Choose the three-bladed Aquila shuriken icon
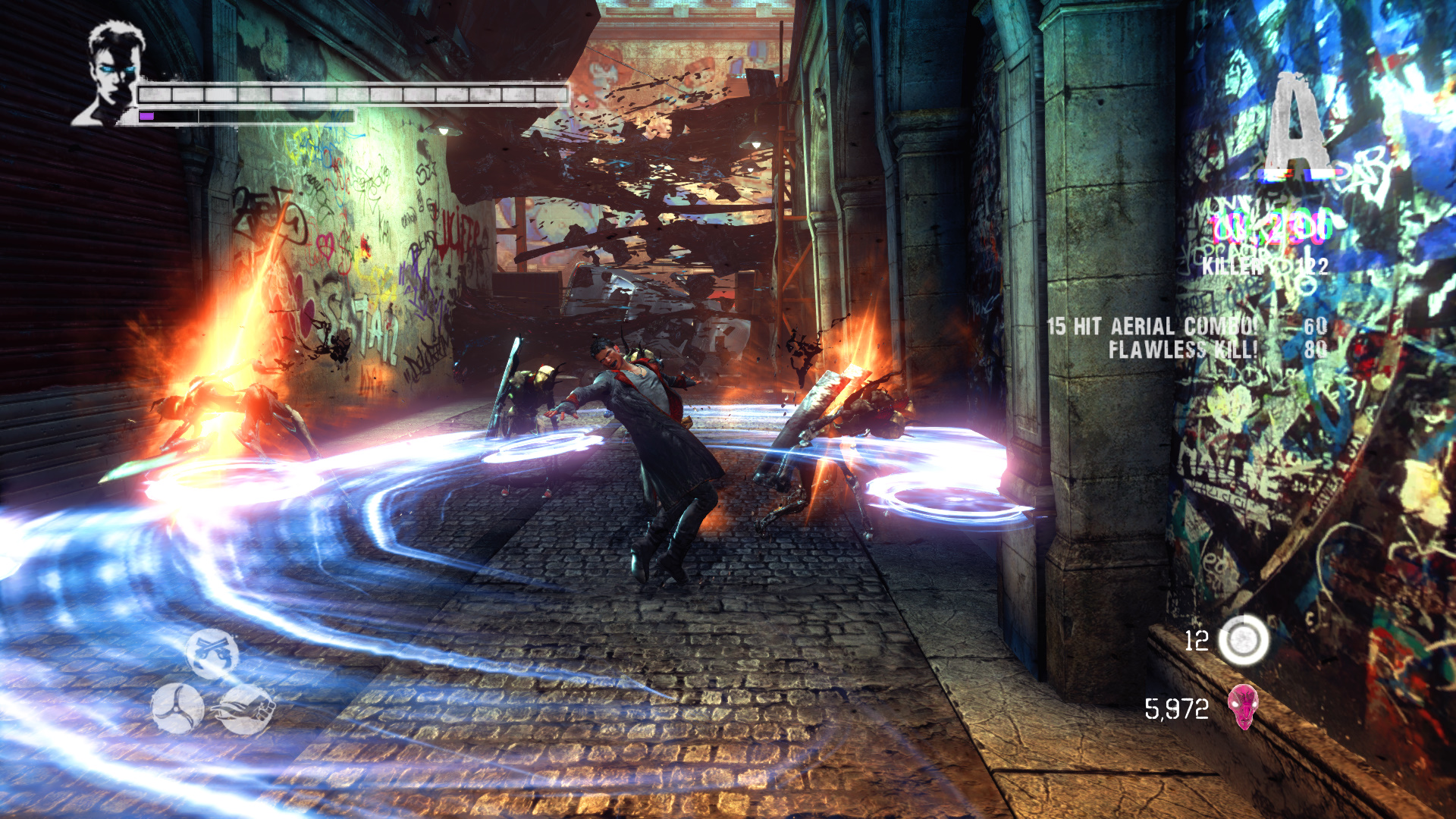 (177, 708)
